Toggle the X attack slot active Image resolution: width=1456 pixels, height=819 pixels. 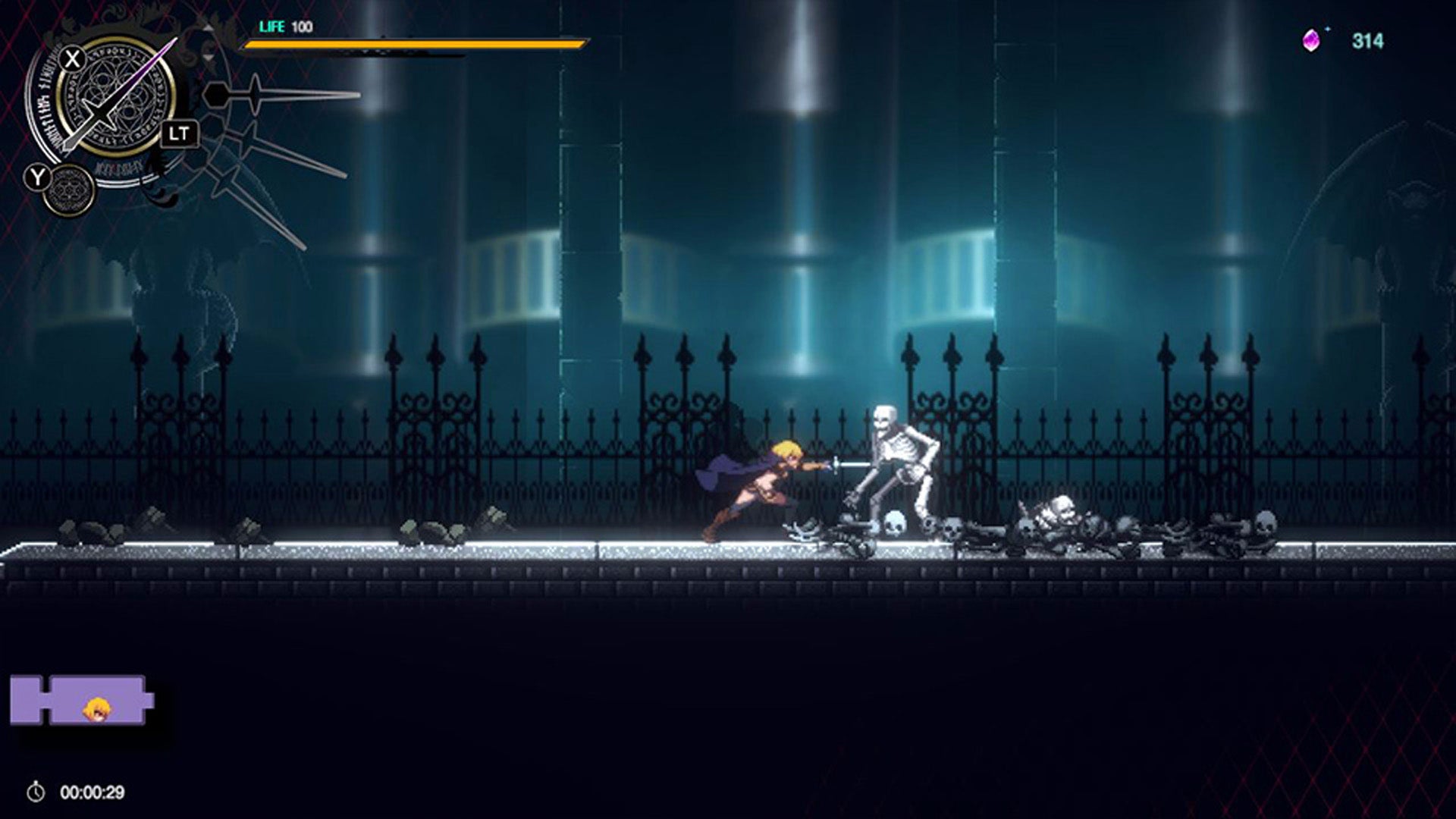tap(71, 59)
